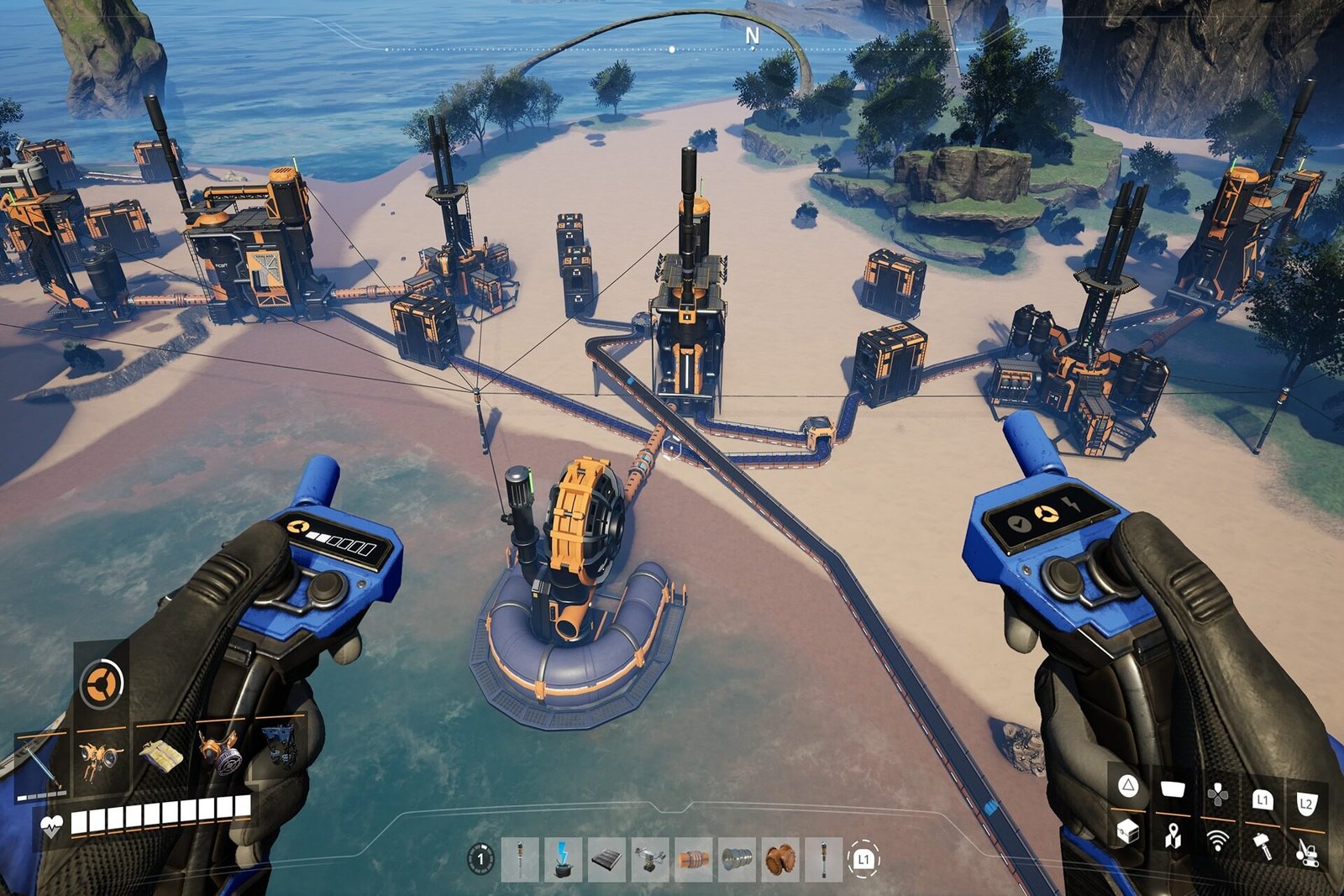Viewport: 1344px width, 896px height.
Task: Activate dismantle mode with the excavator icon
Action: (x=1306, y=850)
